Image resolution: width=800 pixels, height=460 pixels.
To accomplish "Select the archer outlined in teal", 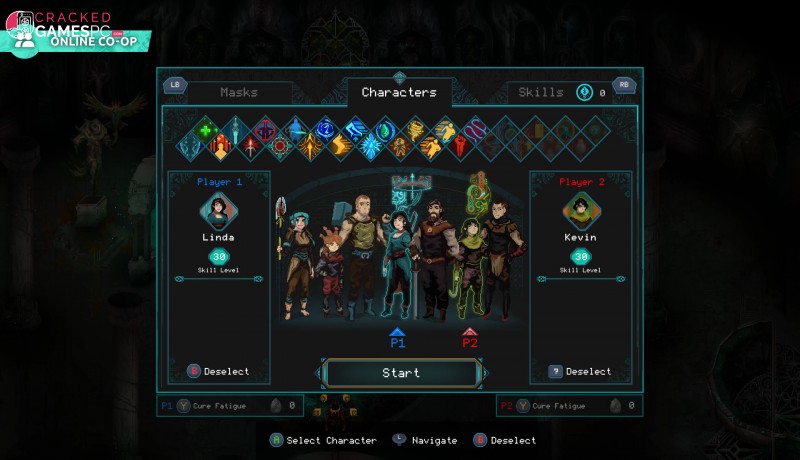I will click(396, 255).
